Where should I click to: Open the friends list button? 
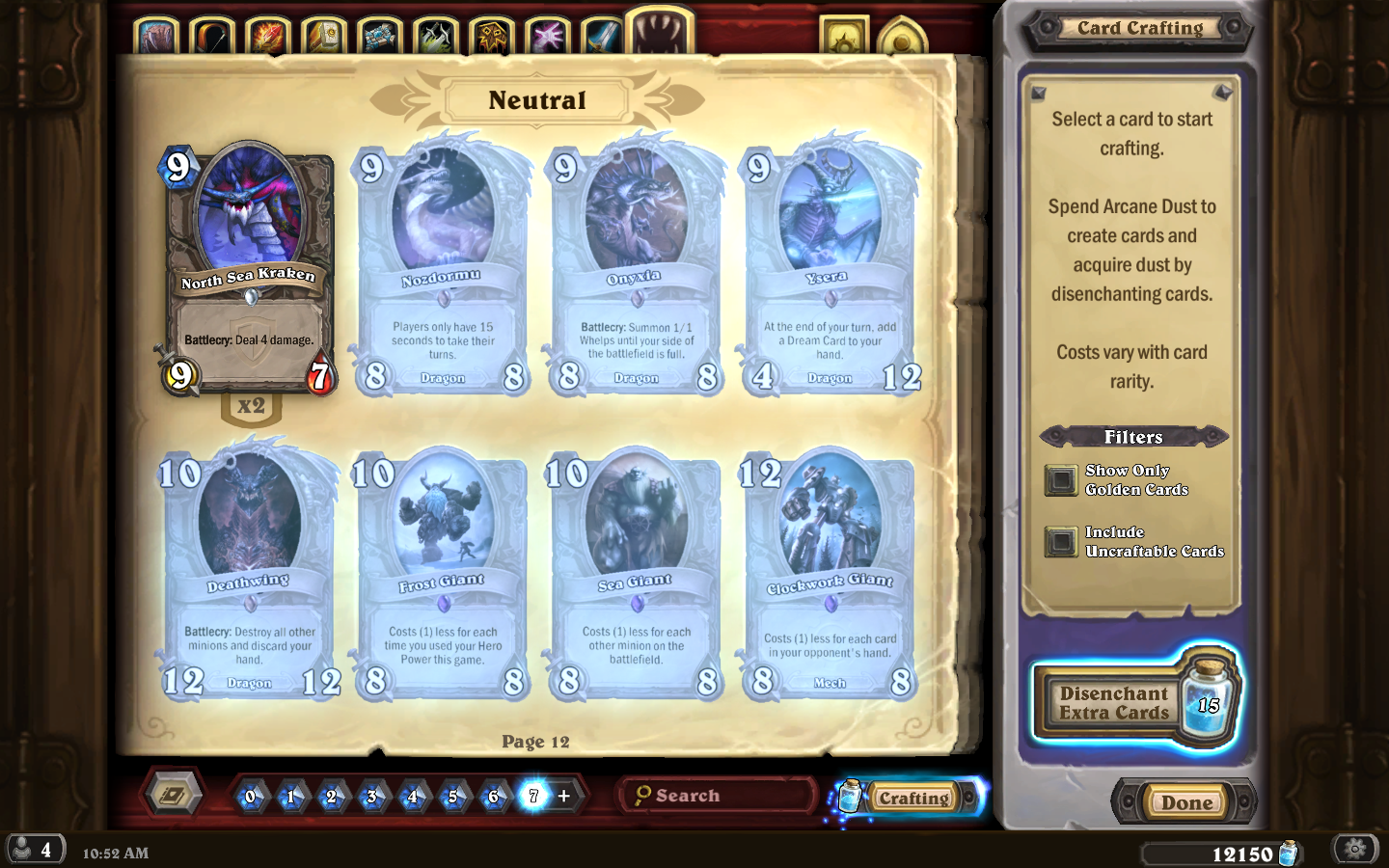tap(35, 850)
